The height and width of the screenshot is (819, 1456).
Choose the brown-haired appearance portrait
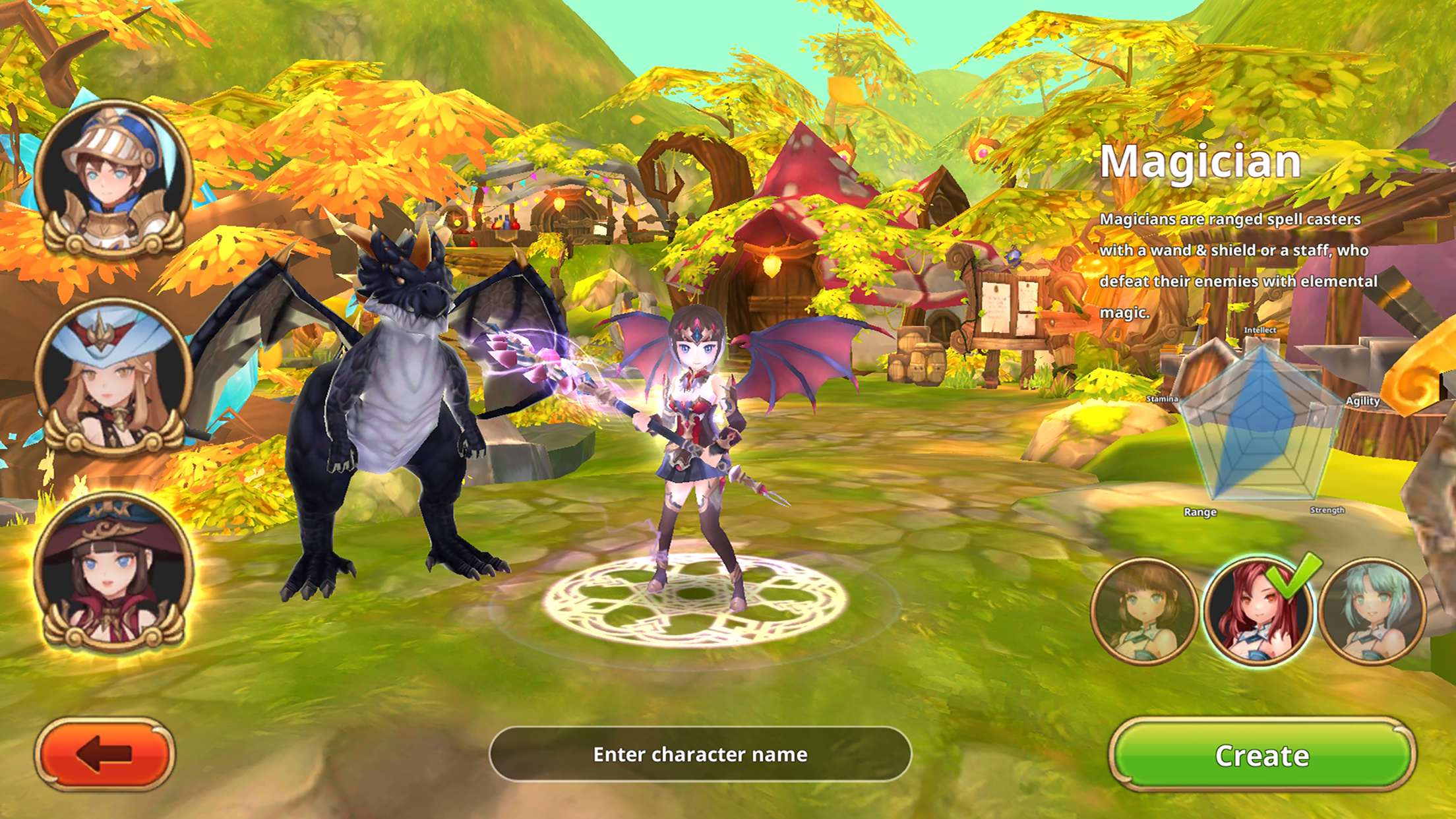pos(1144,611)
